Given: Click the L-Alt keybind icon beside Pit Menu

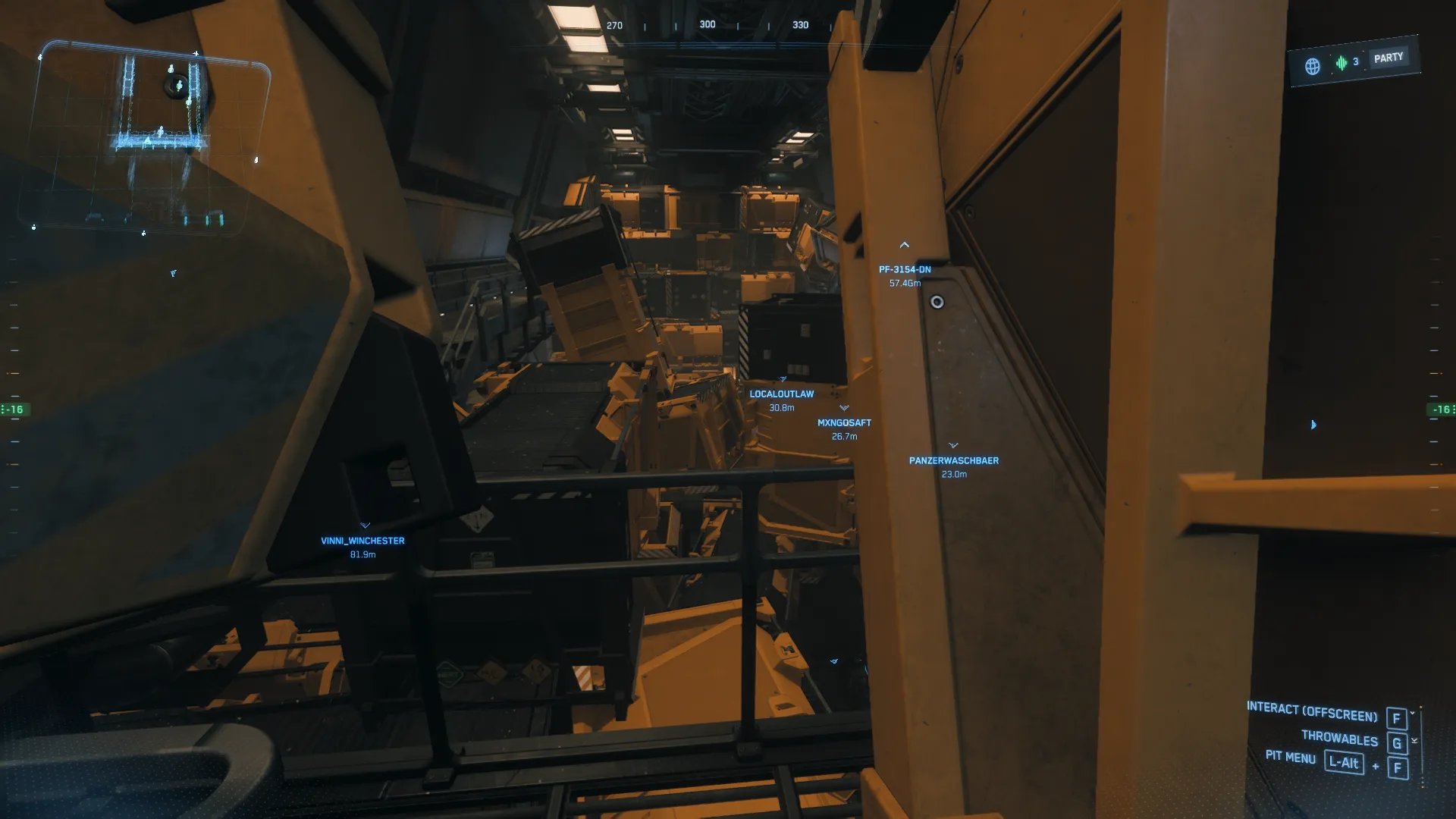Looking at the screenshot, I should pos(1345,764).
